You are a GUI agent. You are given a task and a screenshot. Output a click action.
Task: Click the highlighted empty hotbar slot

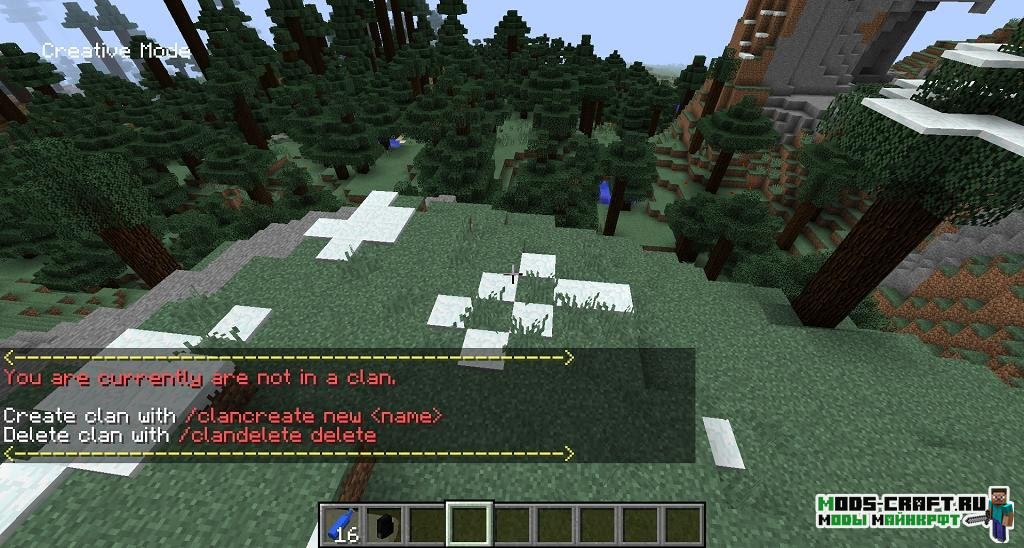[x=469, y=523]
